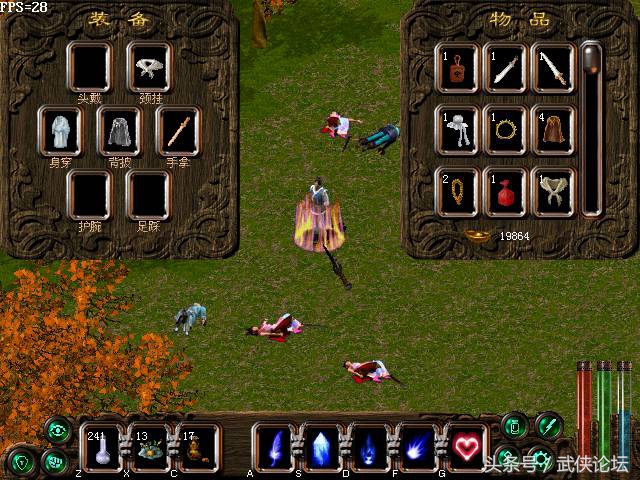The height and width of the screenshot is (480, 640).
Task: Select the white tassel pendant item
Action: (457, 130)
